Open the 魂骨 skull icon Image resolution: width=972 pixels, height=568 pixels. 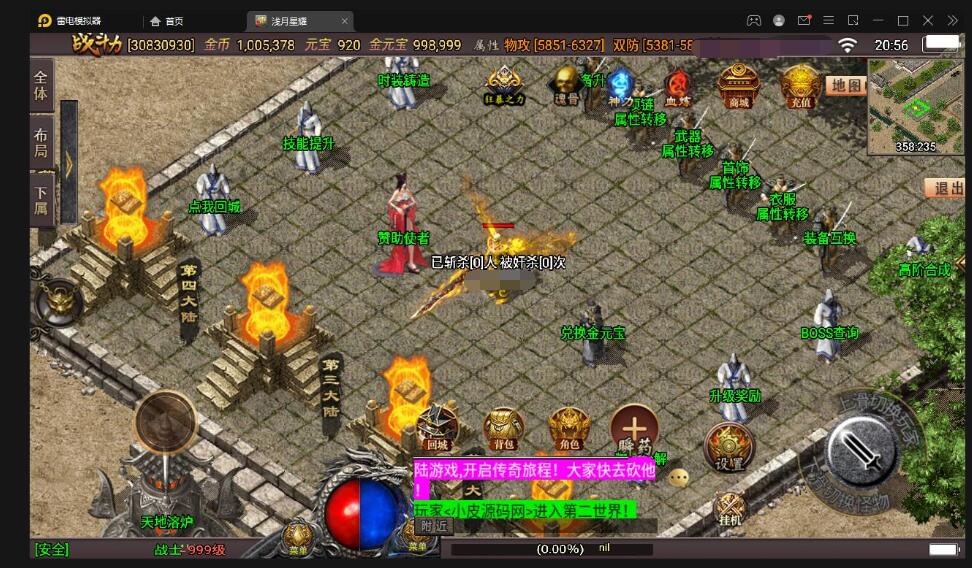pyautogui.click(x=567, y=85)
